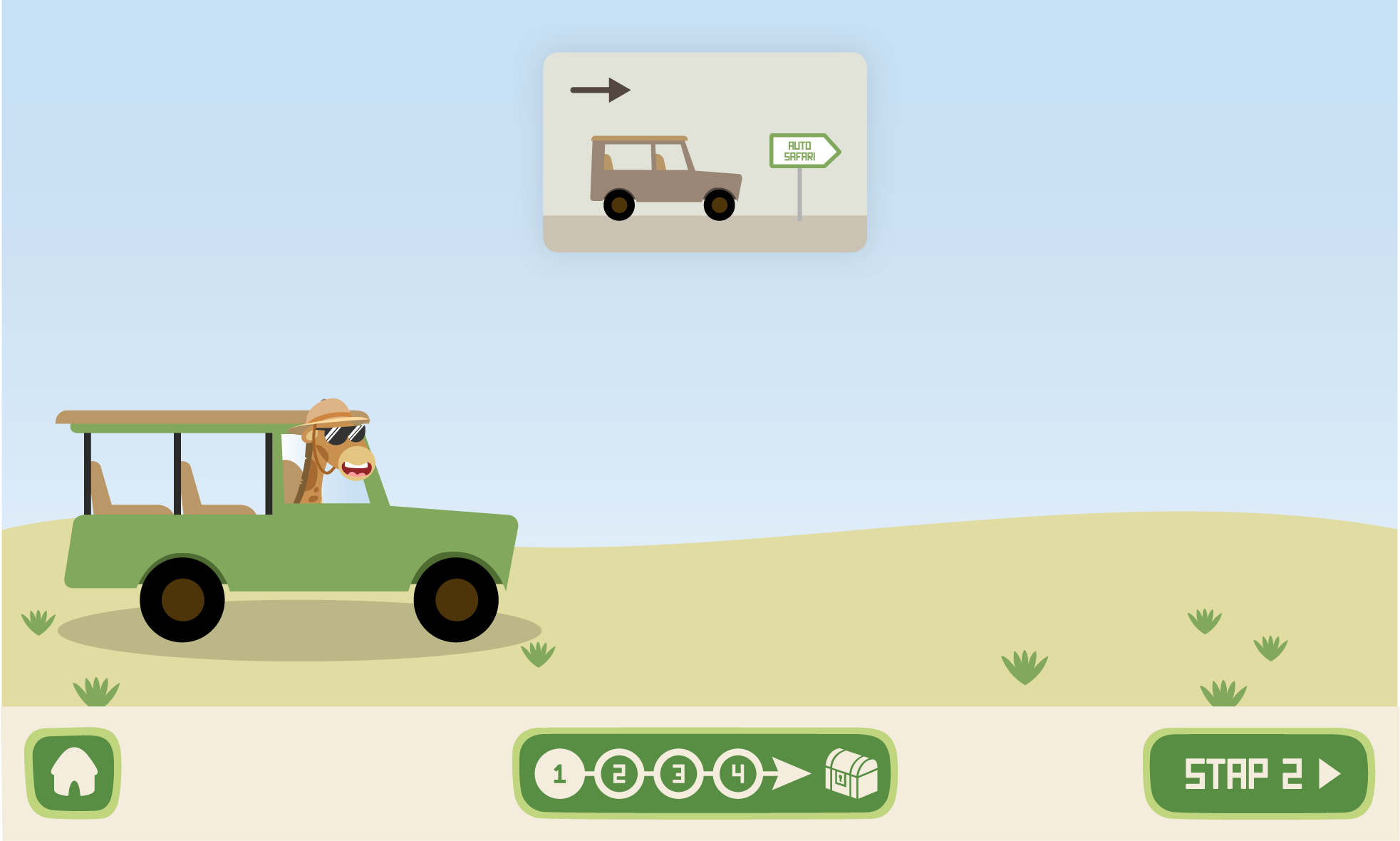Continue to Stap 2
This screenshot has height=841, width=1400.
click(x=1258, y=773)
